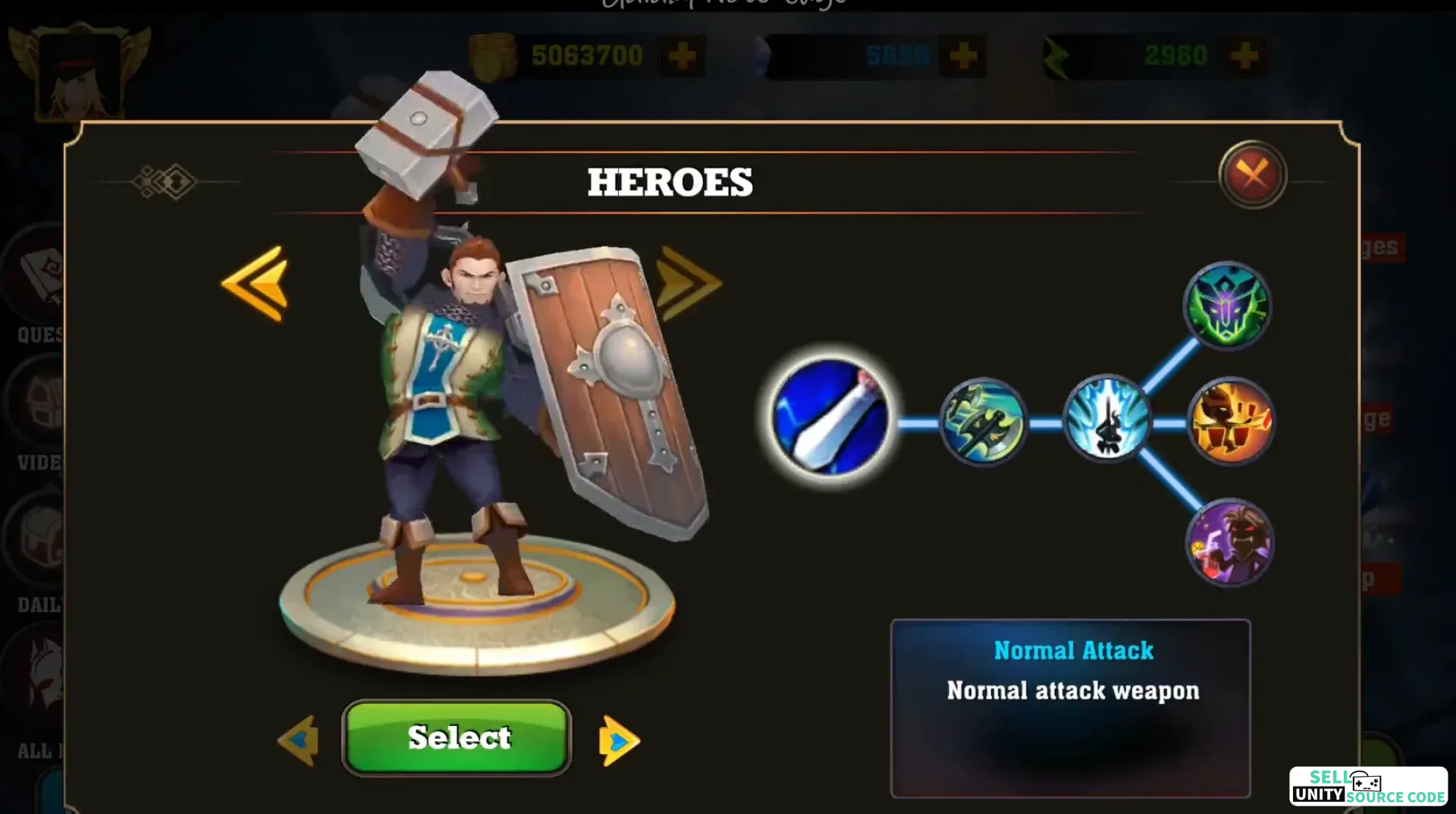The image size is (1456, 814).
Task: Add more blue gems with plus button
Action: pos(963,55)
